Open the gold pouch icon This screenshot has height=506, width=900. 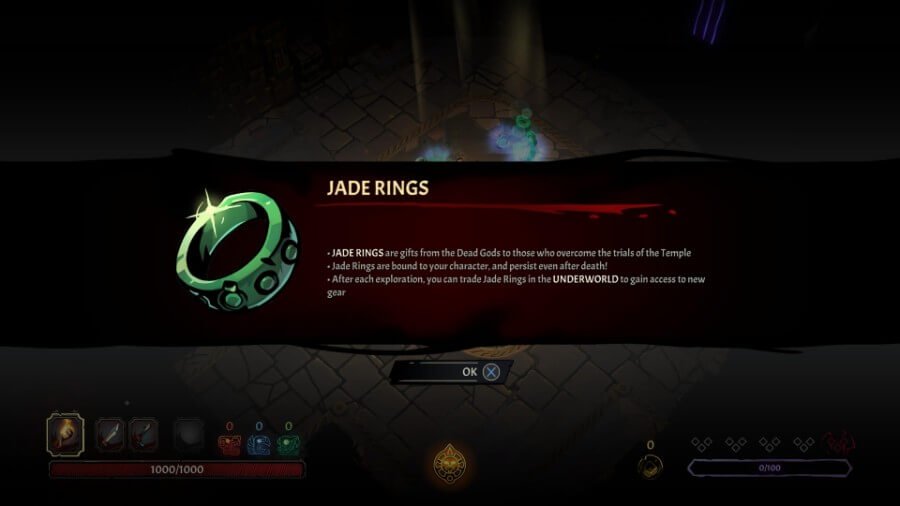point(651,466)
